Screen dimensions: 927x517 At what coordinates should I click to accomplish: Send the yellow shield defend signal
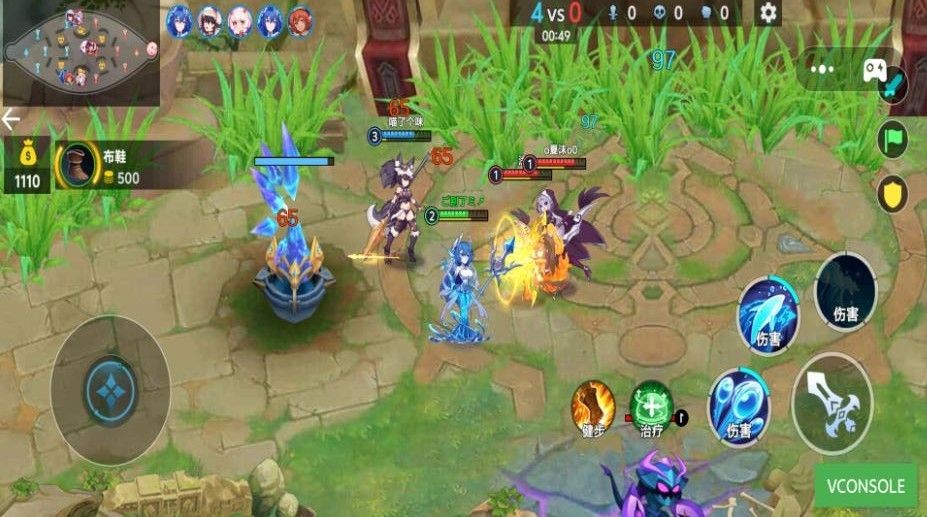(x=892, y=193)
